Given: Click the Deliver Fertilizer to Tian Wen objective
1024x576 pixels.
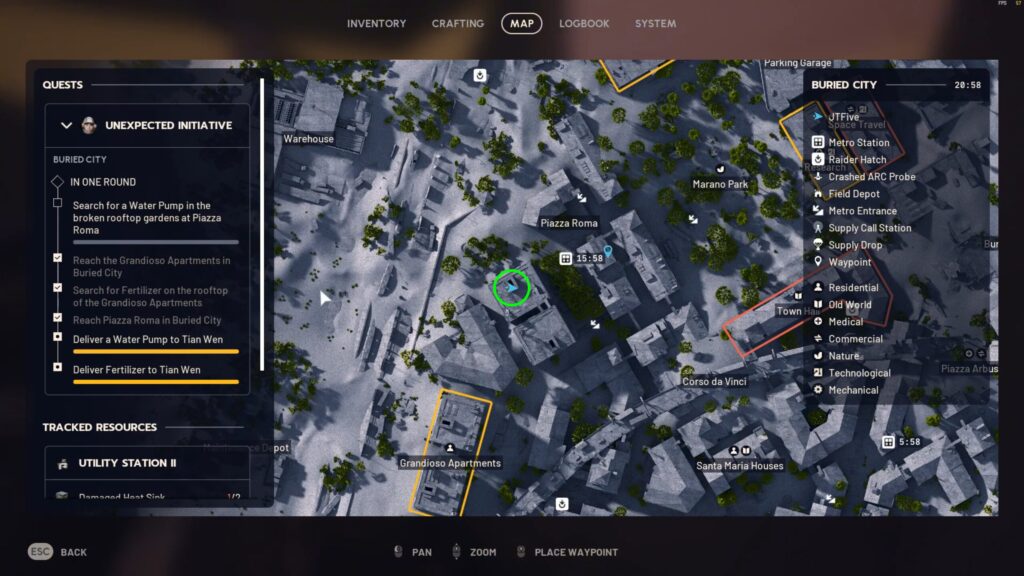Looking at the screenshot, I should coord(136,370).
